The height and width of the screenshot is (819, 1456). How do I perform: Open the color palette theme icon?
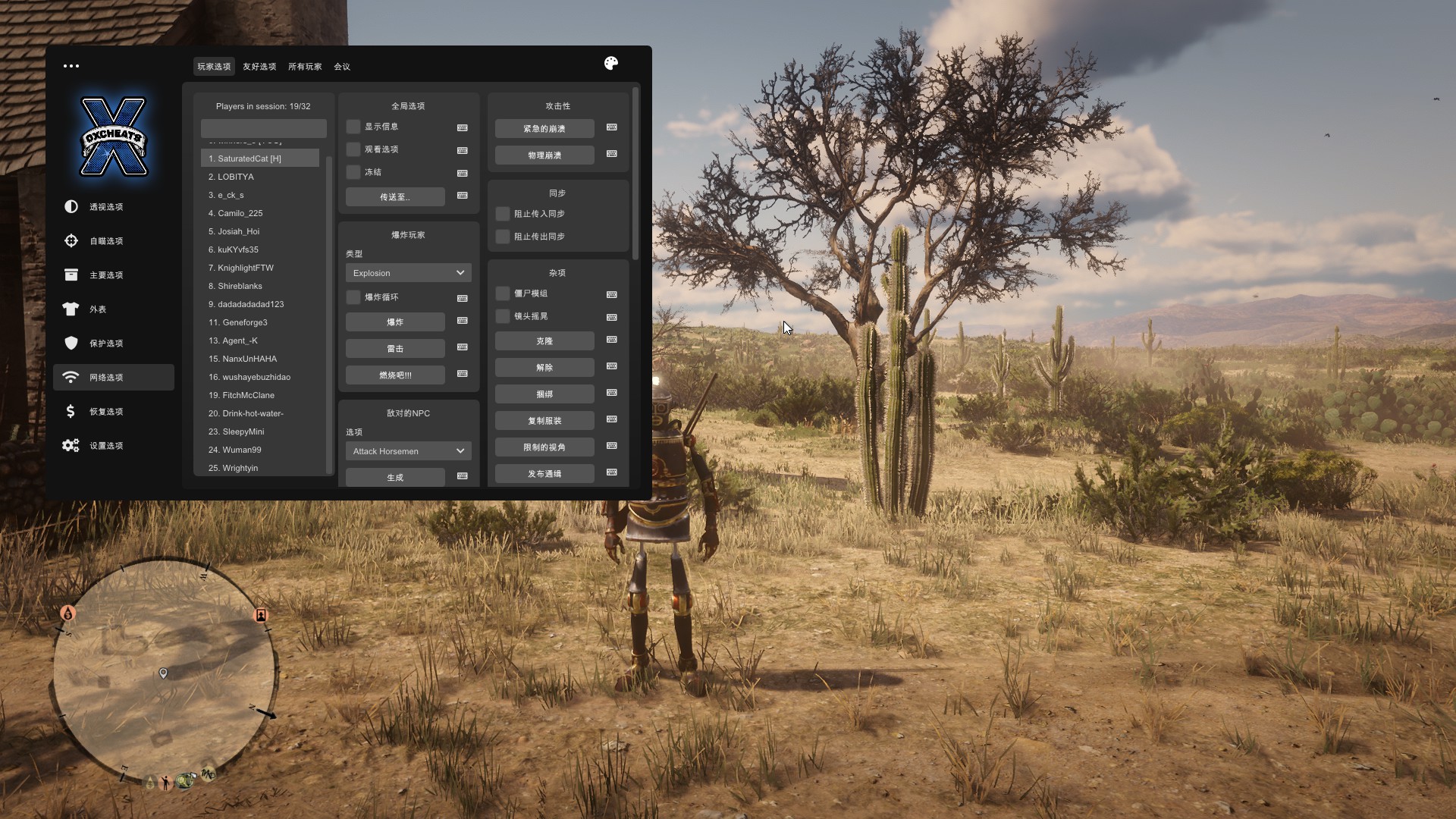[611, 64]
